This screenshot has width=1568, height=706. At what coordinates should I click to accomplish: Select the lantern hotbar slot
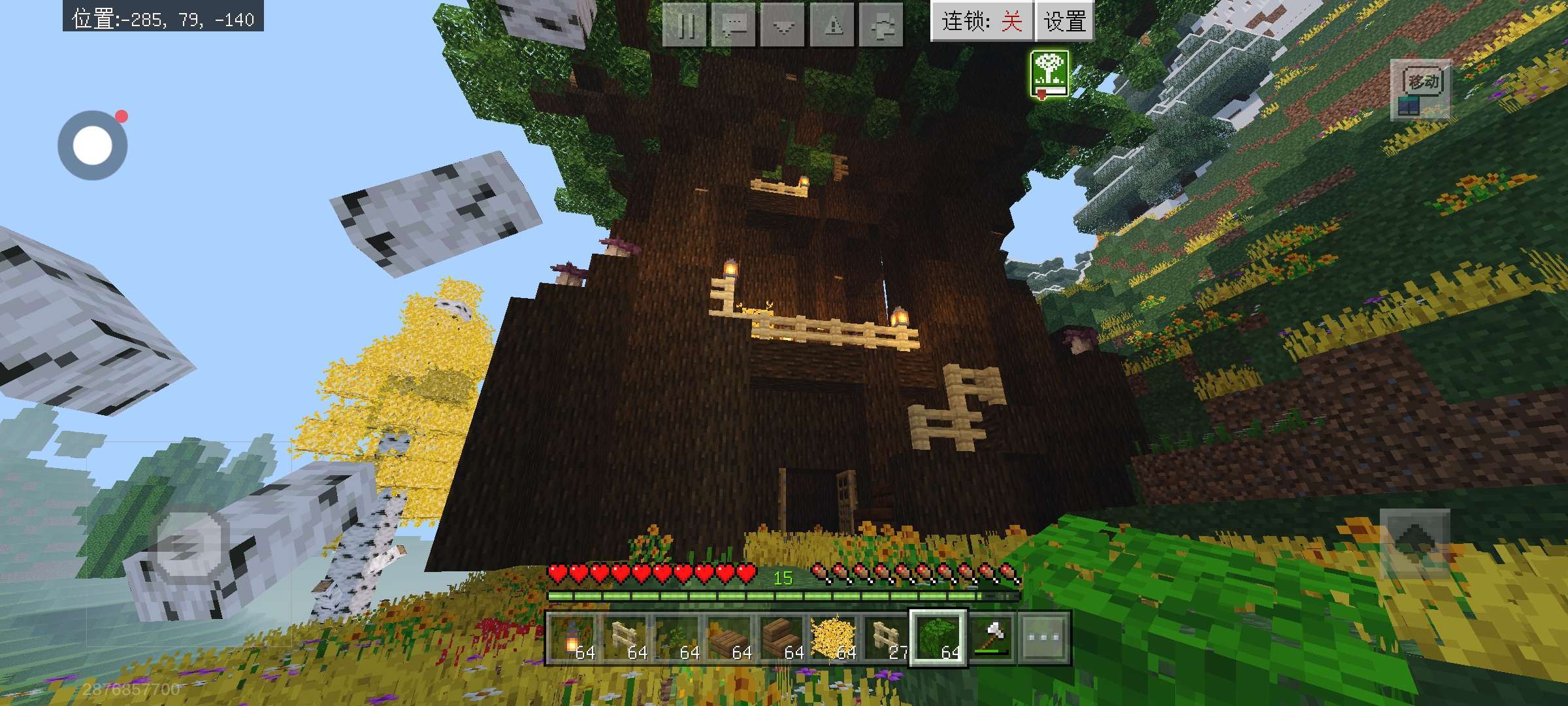pos(572,638)
